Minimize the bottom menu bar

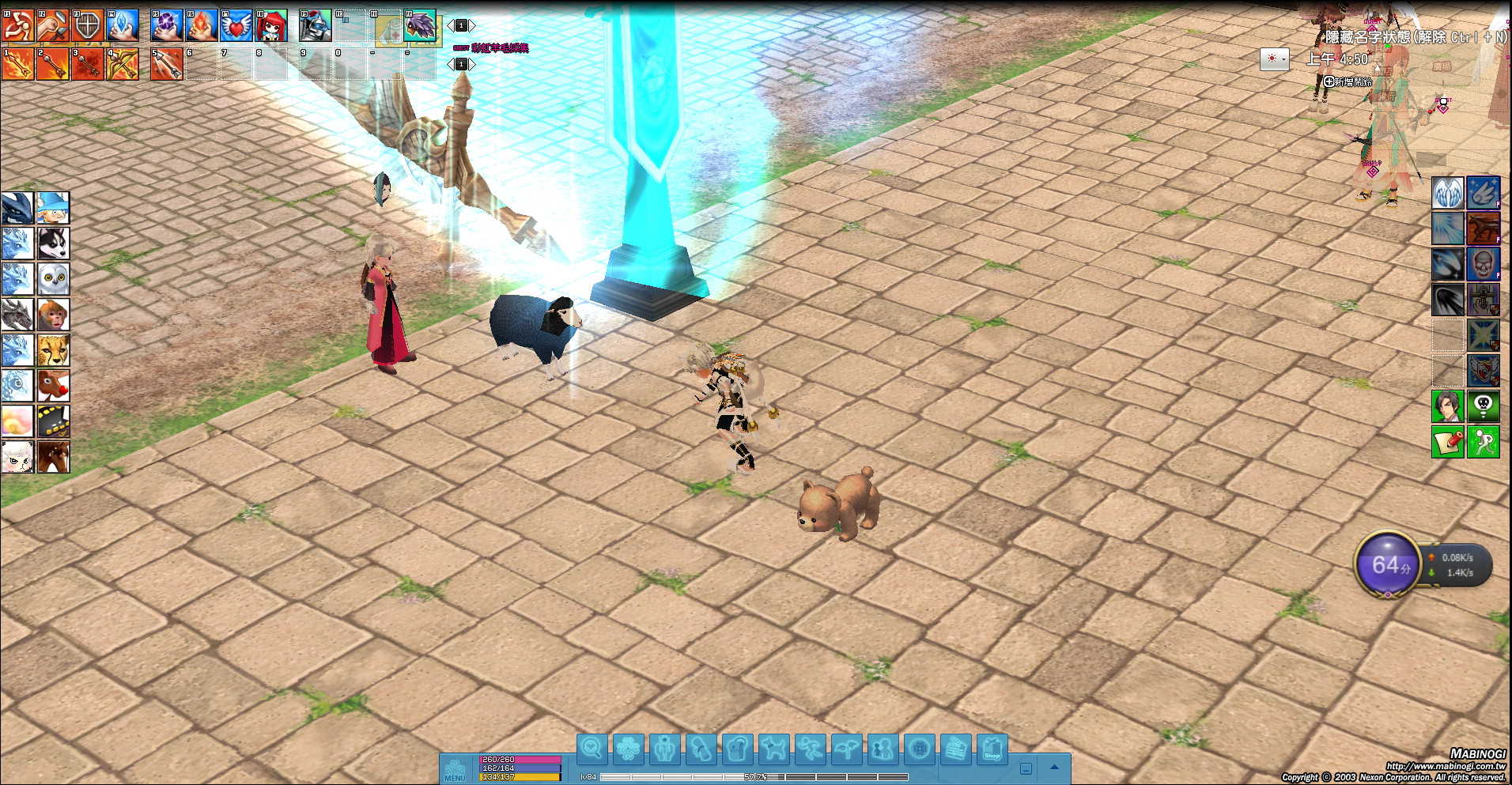1026,768
